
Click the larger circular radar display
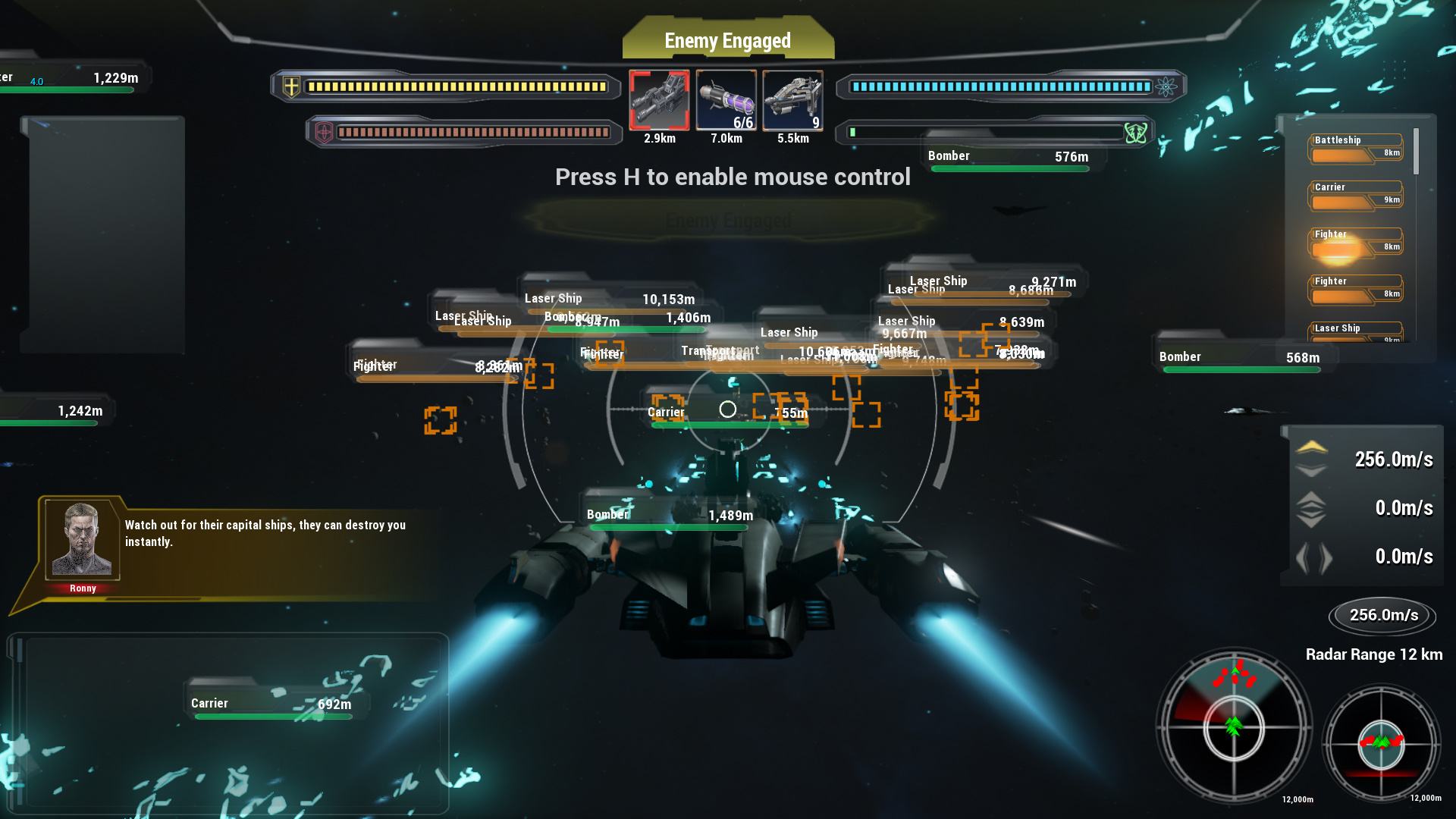click(x=1234, y=727)
